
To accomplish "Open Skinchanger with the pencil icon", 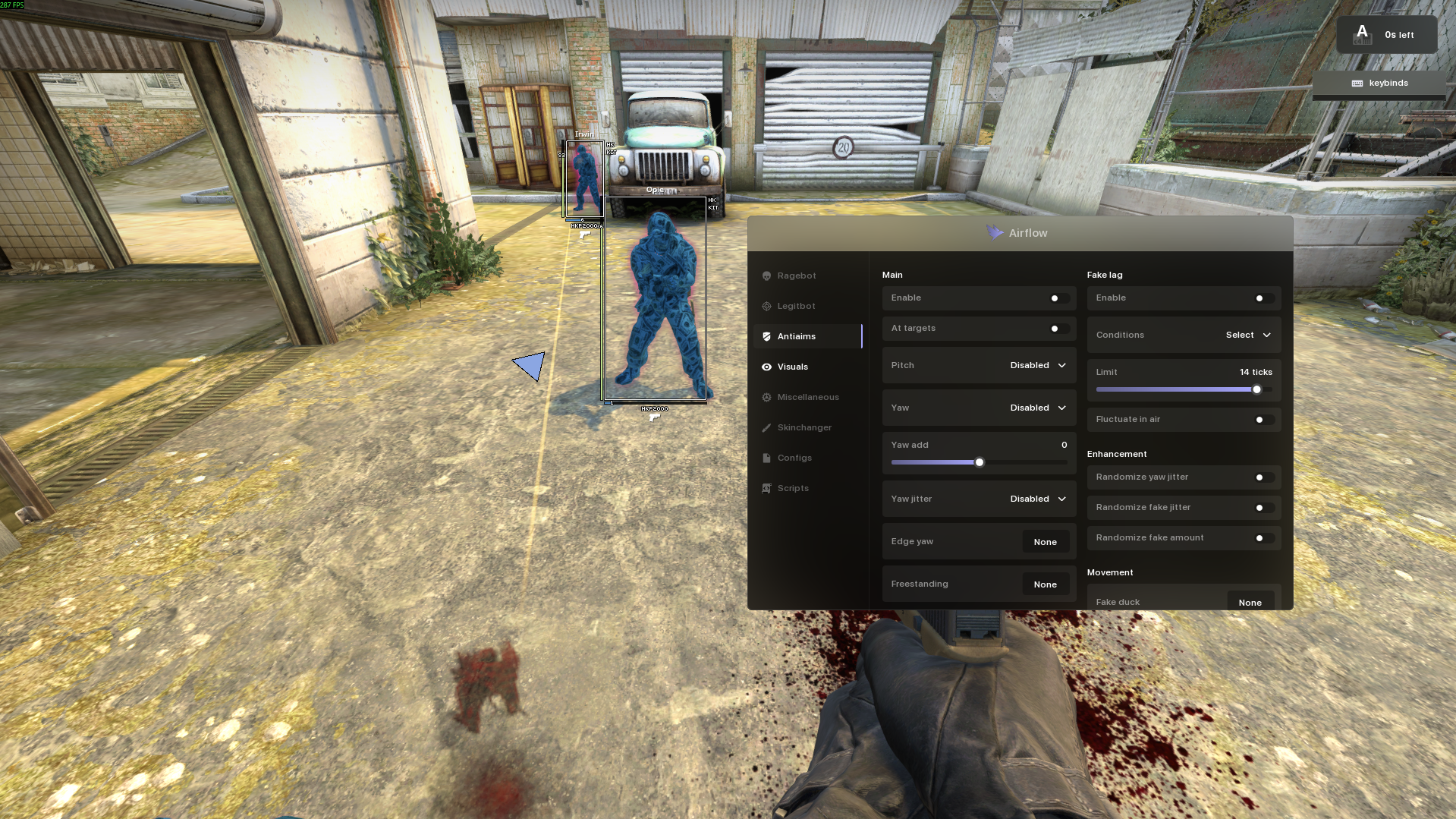I will [x=766, y=427].
